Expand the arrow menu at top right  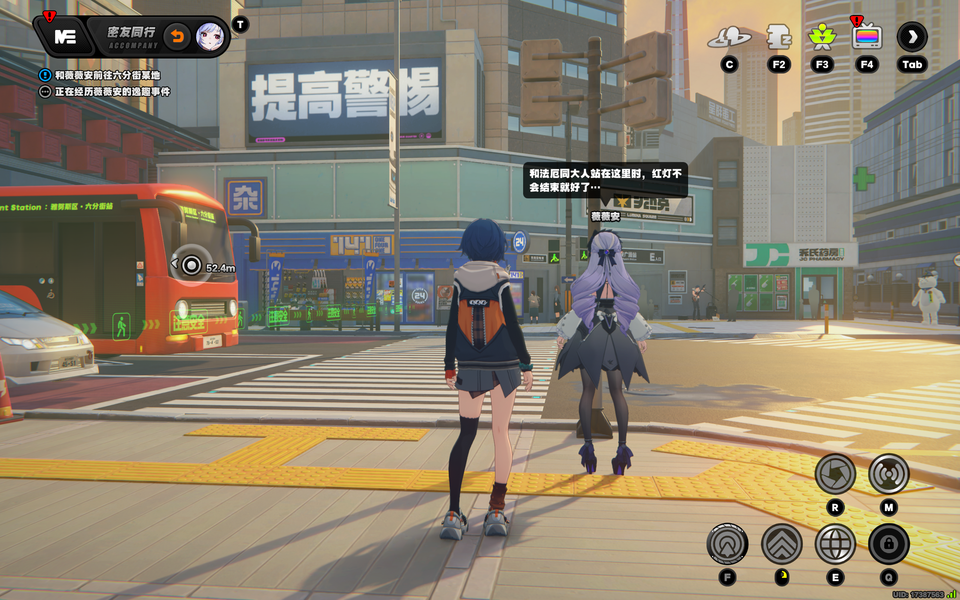point(912,37)
